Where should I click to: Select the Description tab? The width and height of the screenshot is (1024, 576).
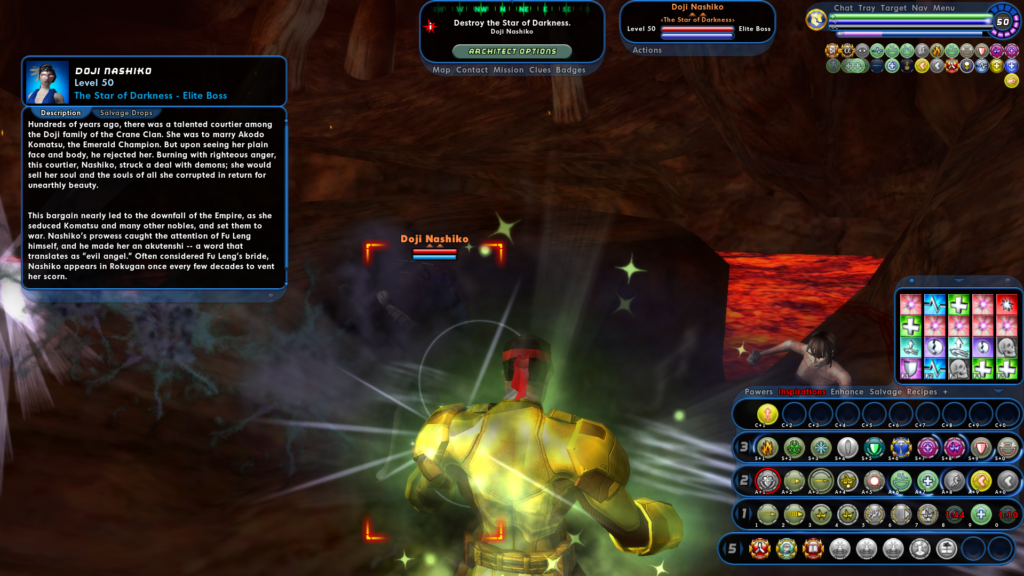coord(61,113)
